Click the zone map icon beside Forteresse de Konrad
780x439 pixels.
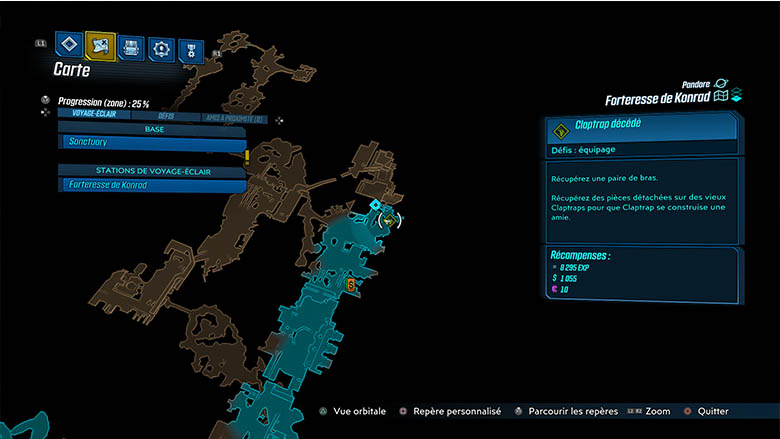720,97
